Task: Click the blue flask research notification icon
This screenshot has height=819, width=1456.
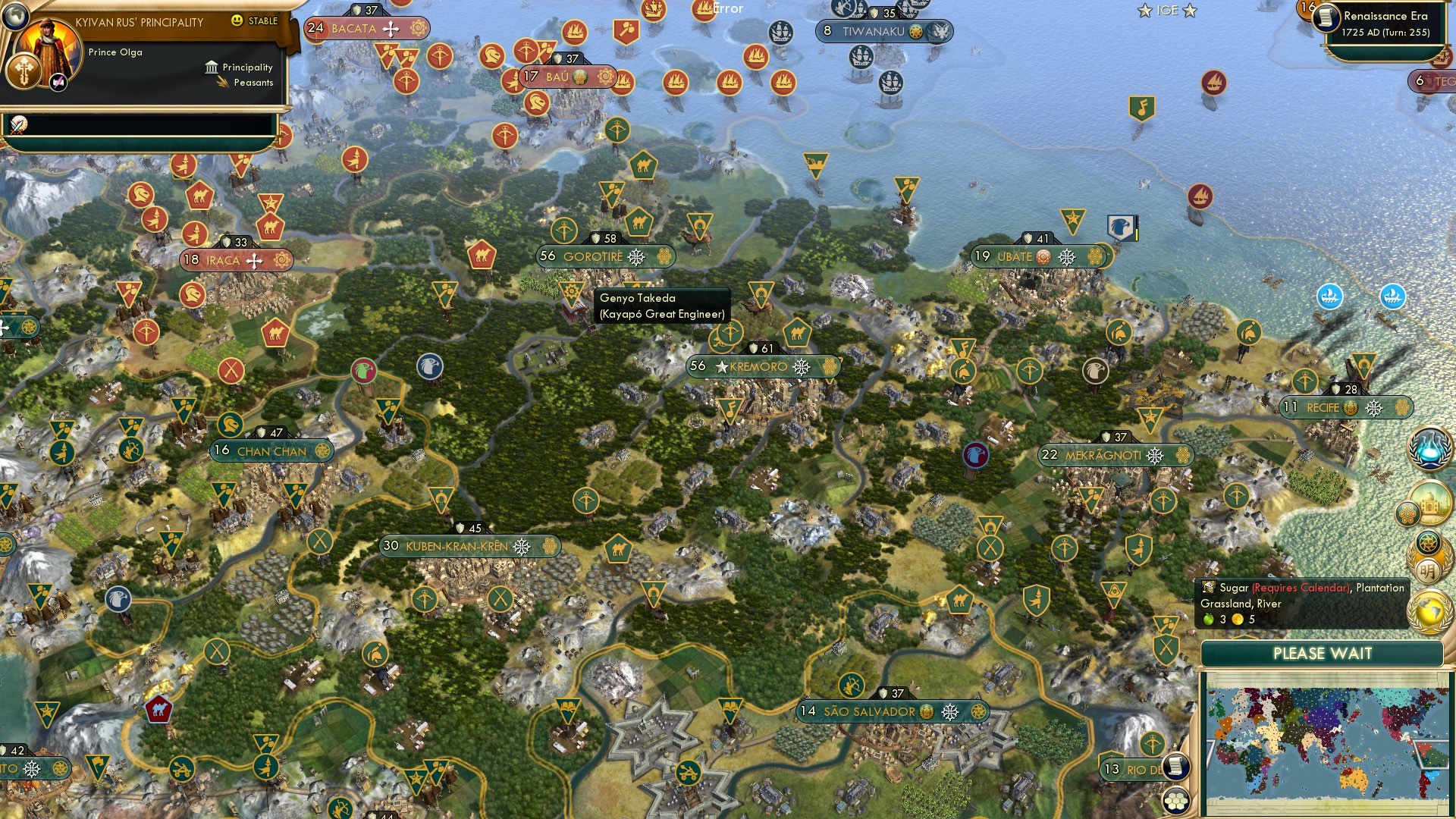Action: [1429, 447]
